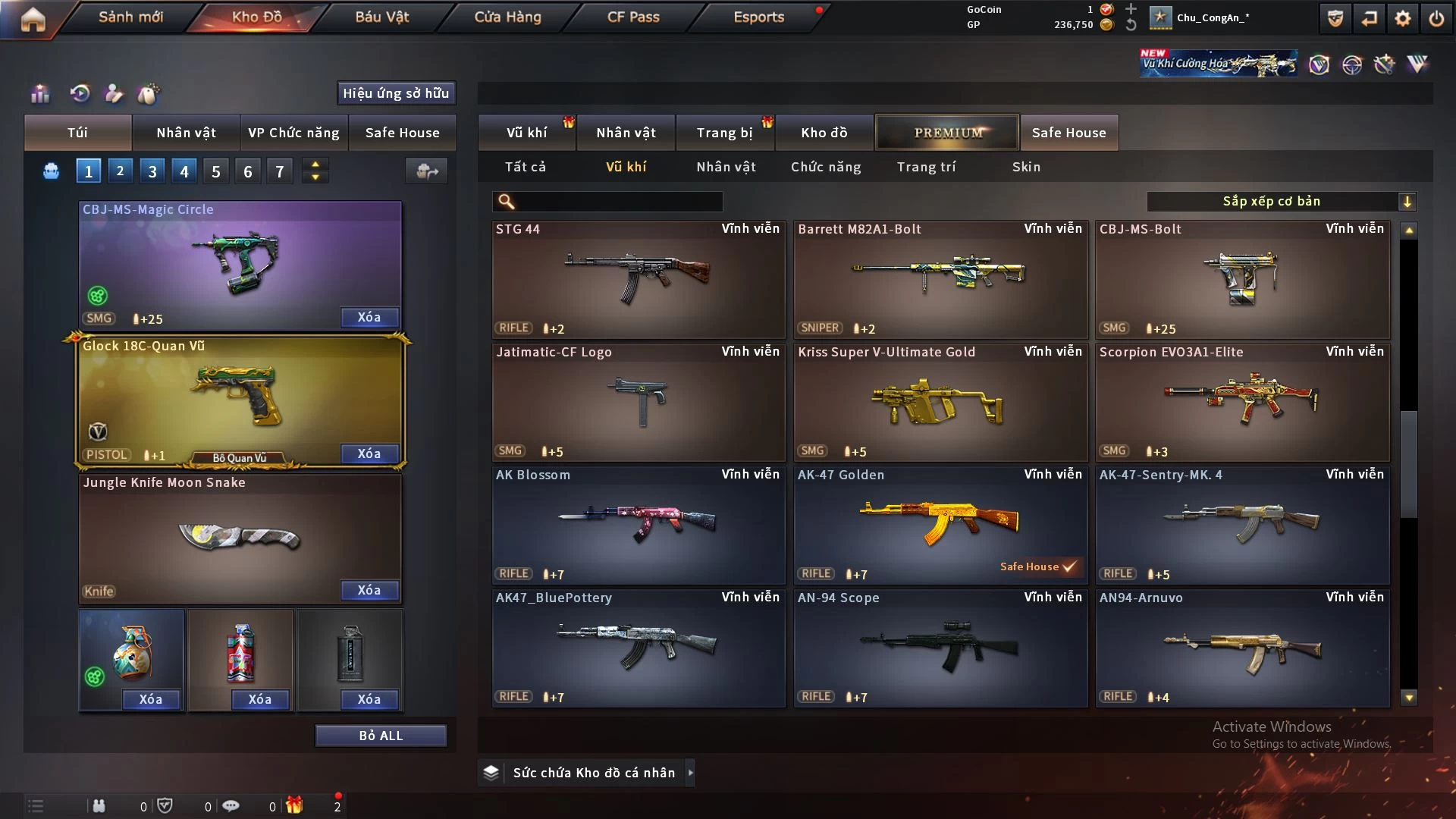Click the power quit button

pyautogui.click(x=1436, y=18)
